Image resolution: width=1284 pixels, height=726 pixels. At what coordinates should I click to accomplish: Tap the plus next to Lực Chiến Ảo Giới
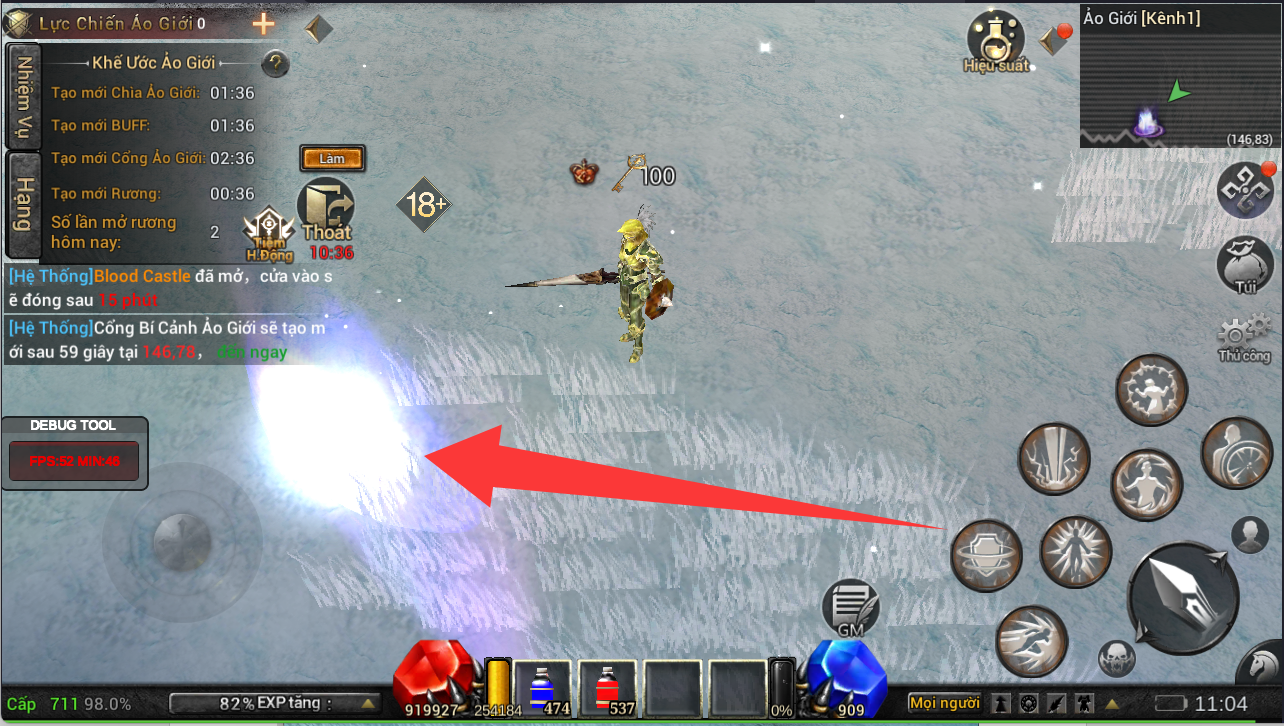(x=264, y=24)
